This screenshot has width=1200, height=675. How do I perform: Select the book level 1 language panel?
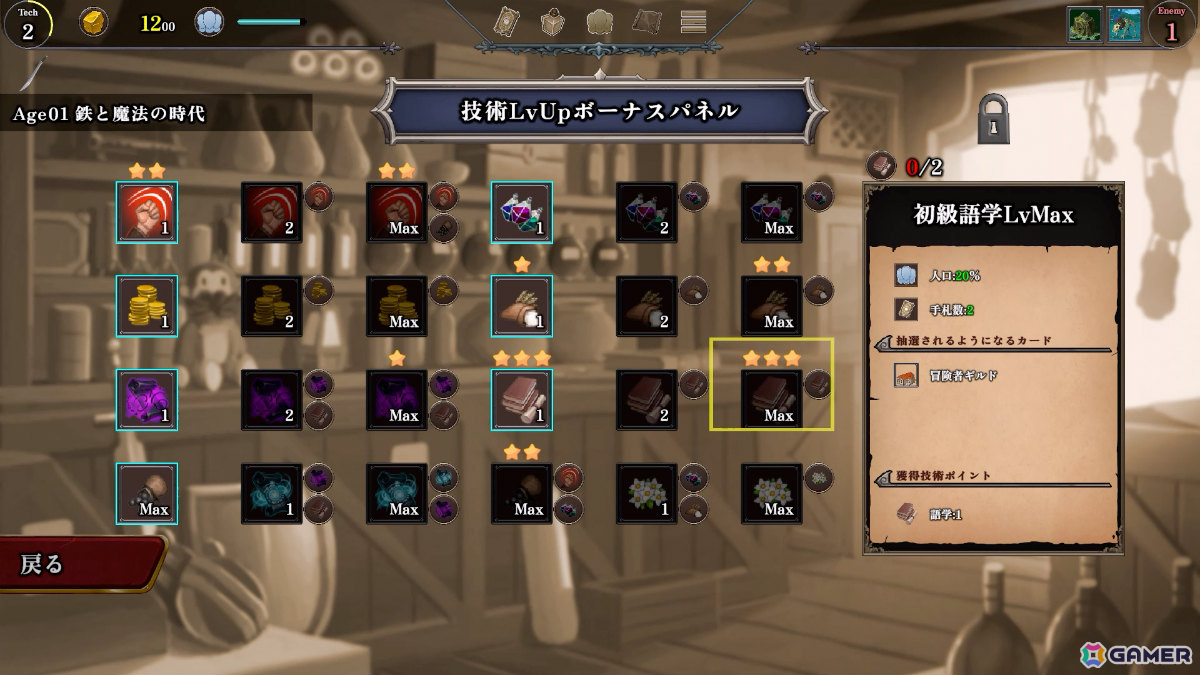click(522, 400)
